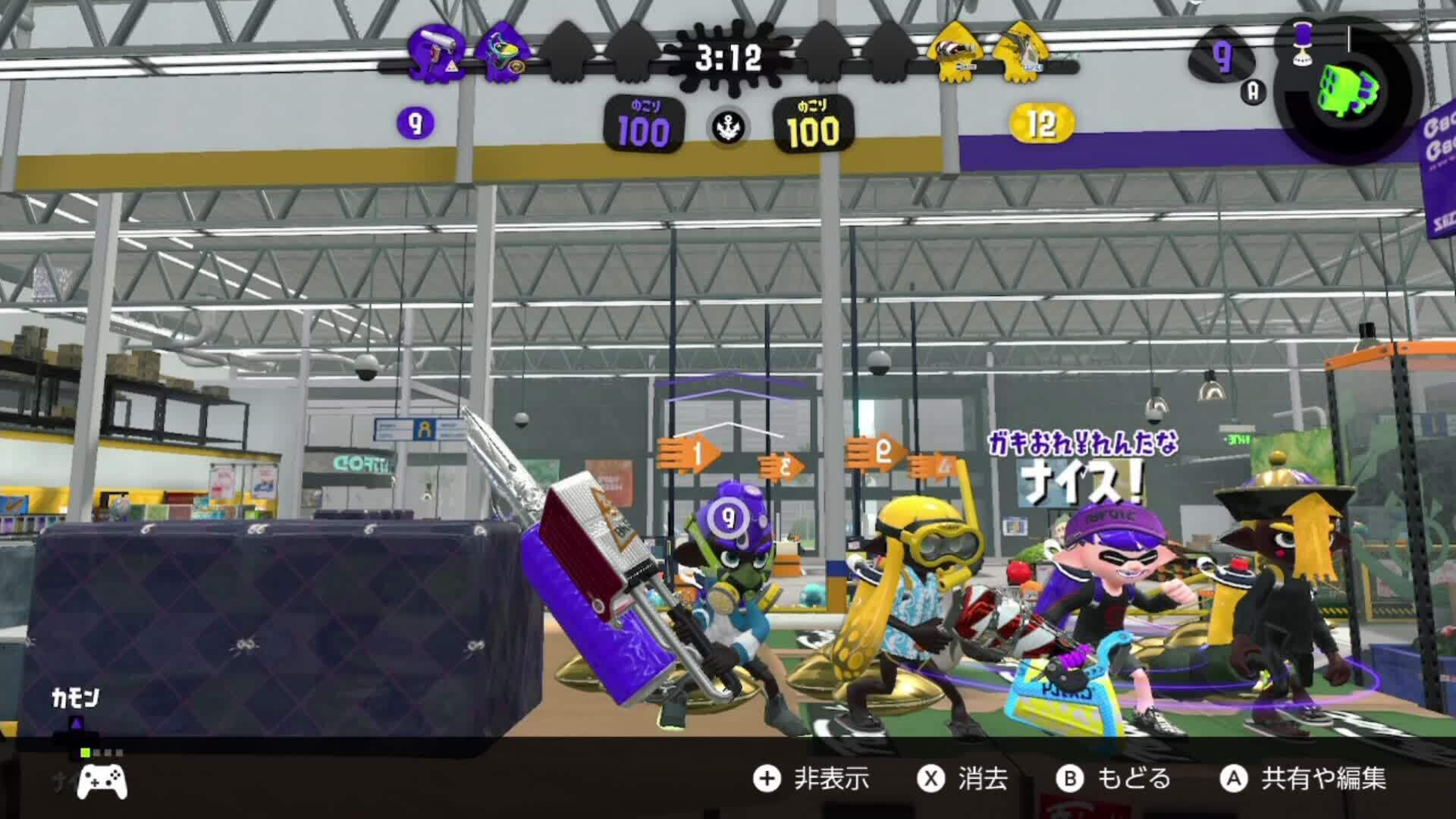The width and height of the screenshot is (1456, 819).
Task: Click the anchor mode emblem between the scores
Action: click(728, 126)
